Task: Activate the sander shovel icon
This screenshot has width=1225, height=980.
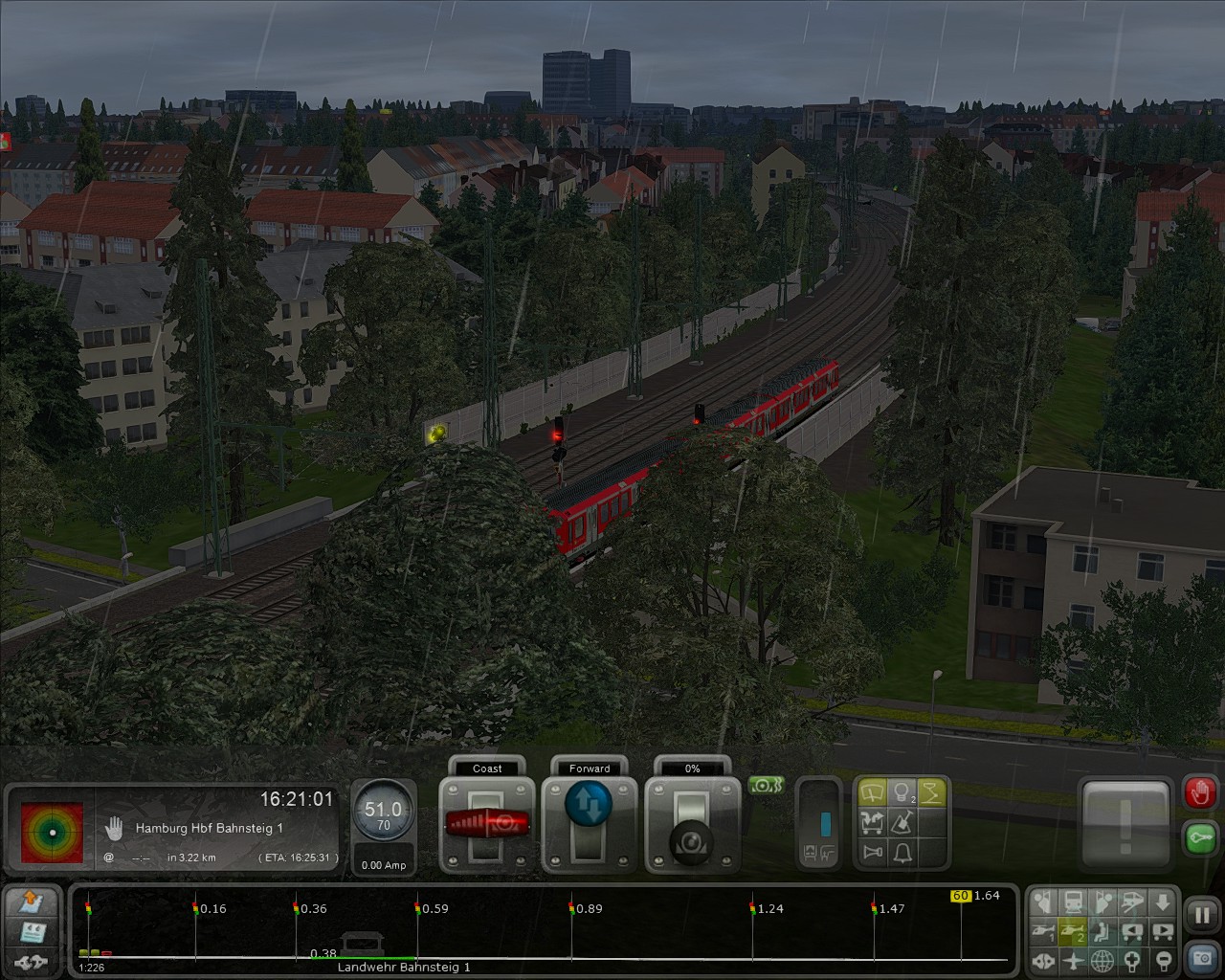Action: pyautogui.click(x=902, y=821)
